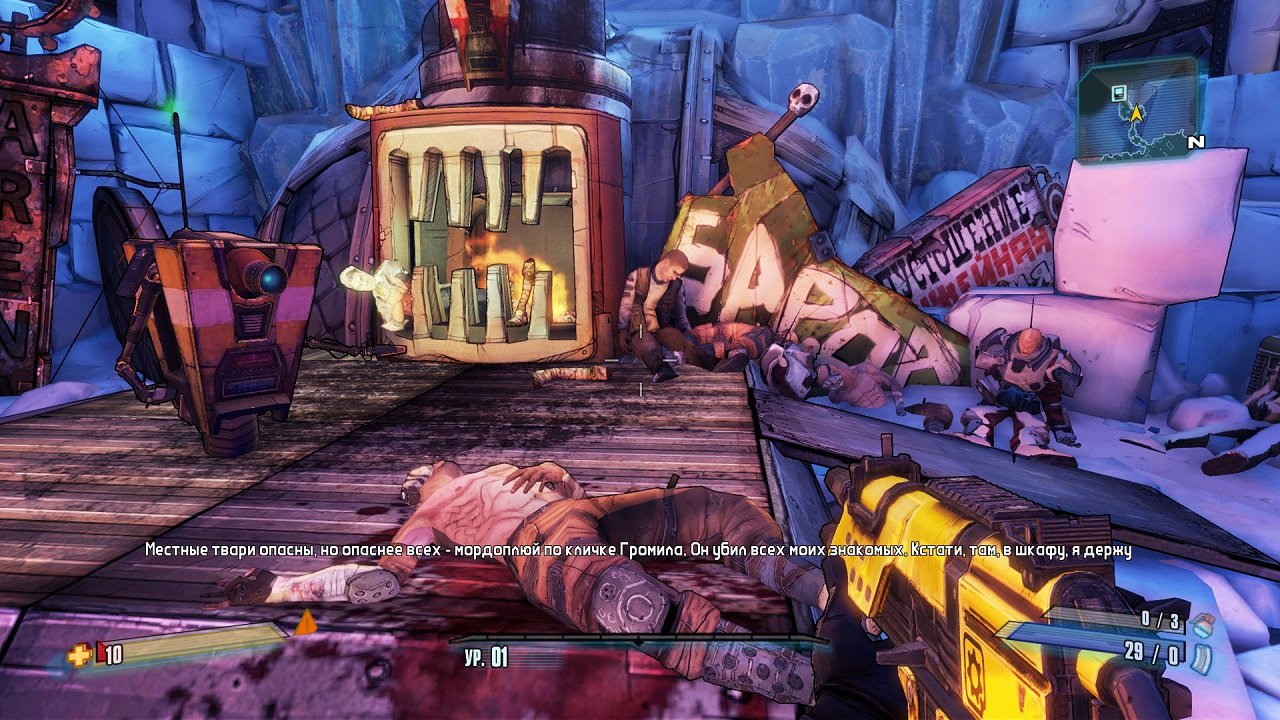Click the grenade count 0/3 readout

(x=1160, y=620)
